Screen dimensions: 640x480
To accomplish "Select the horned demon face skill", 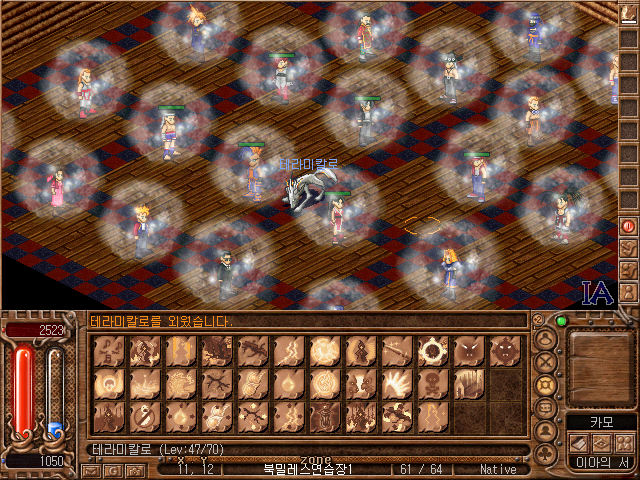I will 505,350.
